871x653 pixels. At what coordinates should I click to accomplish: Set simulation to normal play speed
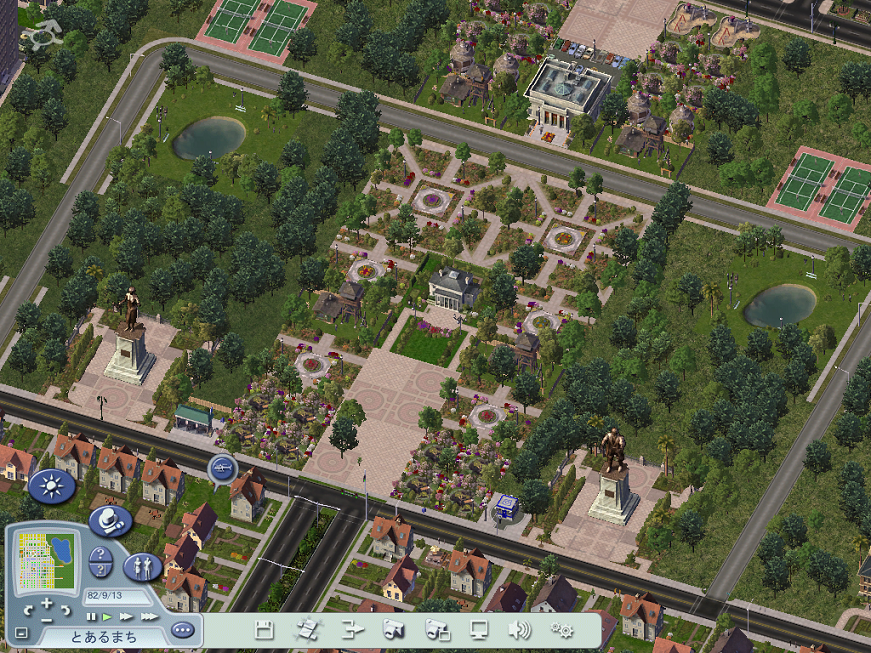[x=107, y=617]
